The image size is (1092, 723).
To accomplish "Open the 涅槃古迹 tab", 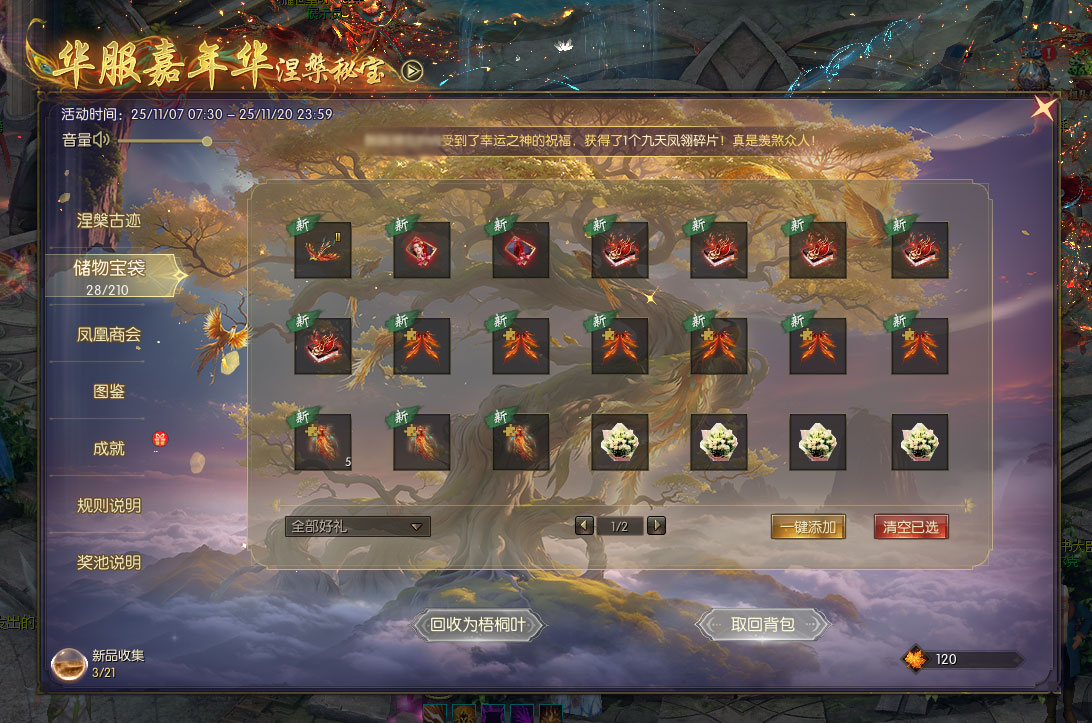I will [109, 220].
